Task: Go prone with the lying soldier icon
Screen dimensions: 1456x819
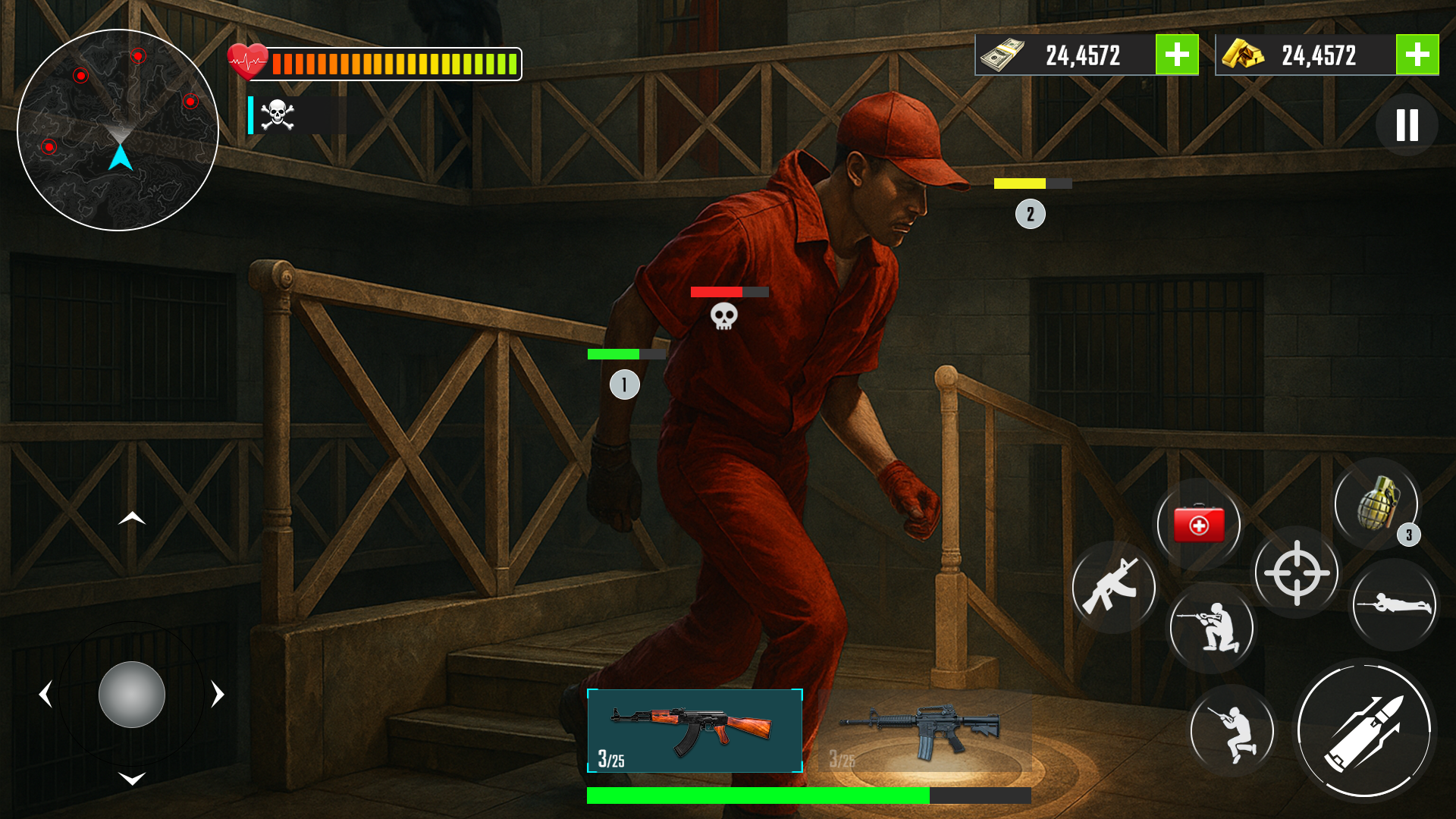Action: [x=1394, y=604]
